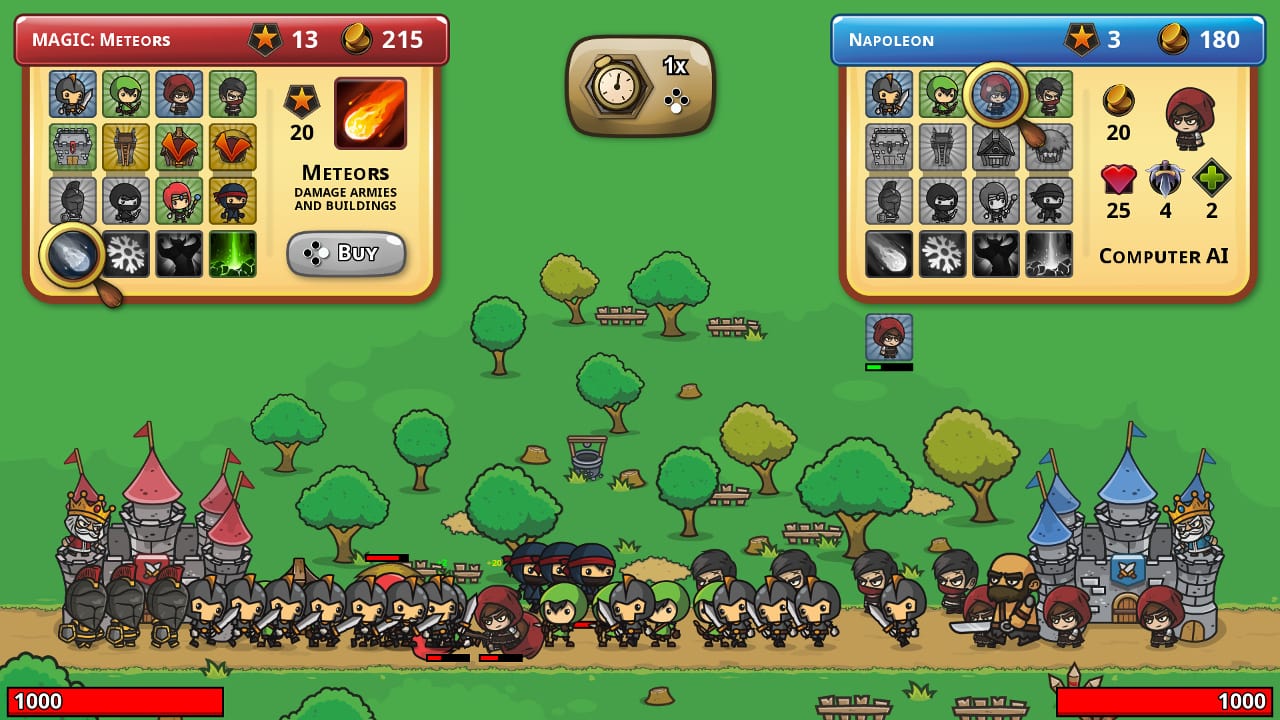Click the Computer AI label

[x=1165, y=256]
